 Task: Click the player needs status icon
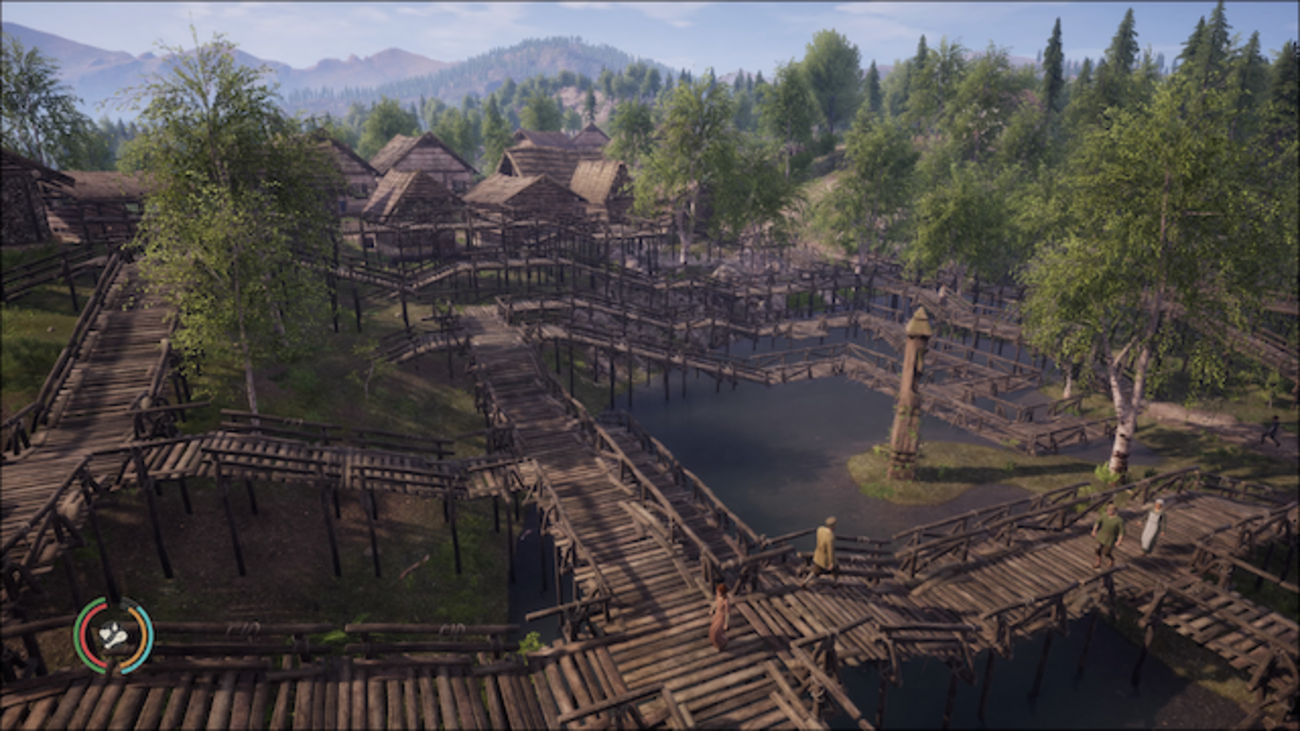pos(113,635)
